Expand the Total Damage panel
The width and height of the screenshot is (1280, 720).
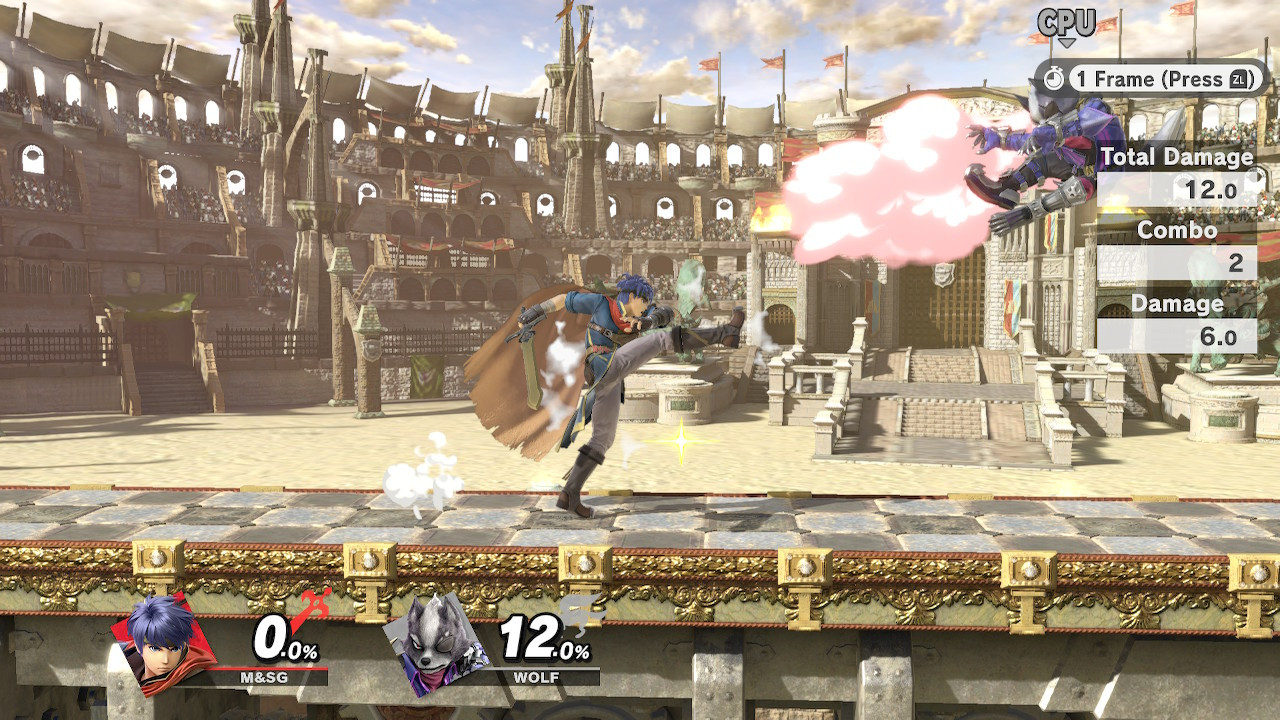[x=1176, y=157]
